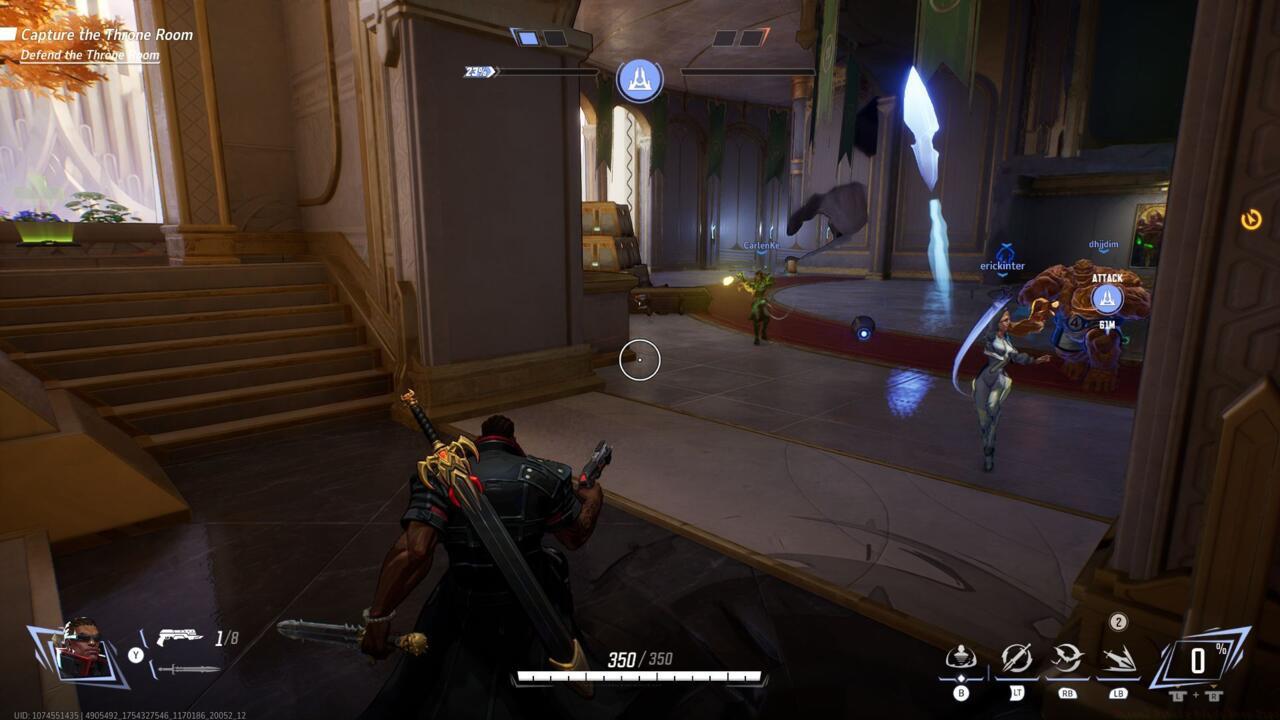Open the Capture the Throne Room objective

click(x=106, y=35)
